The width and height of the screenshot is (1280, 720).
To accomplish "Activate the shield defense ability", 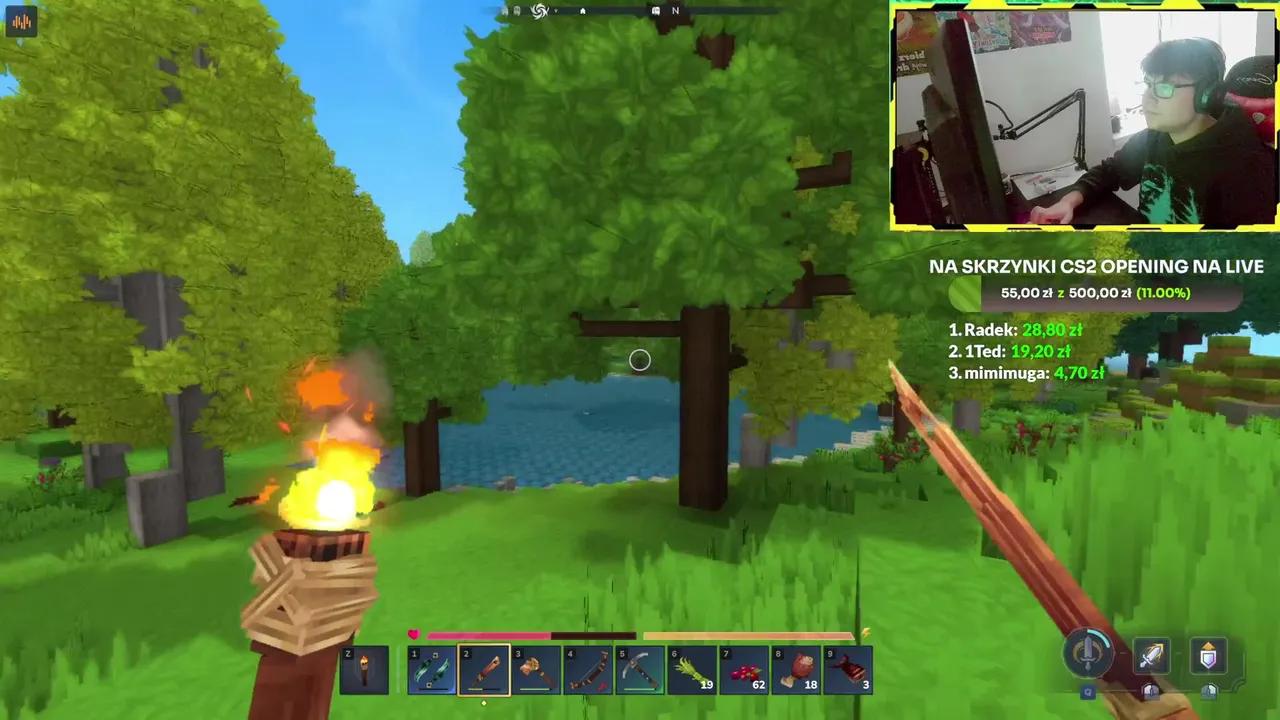I will click(1207, 655).
